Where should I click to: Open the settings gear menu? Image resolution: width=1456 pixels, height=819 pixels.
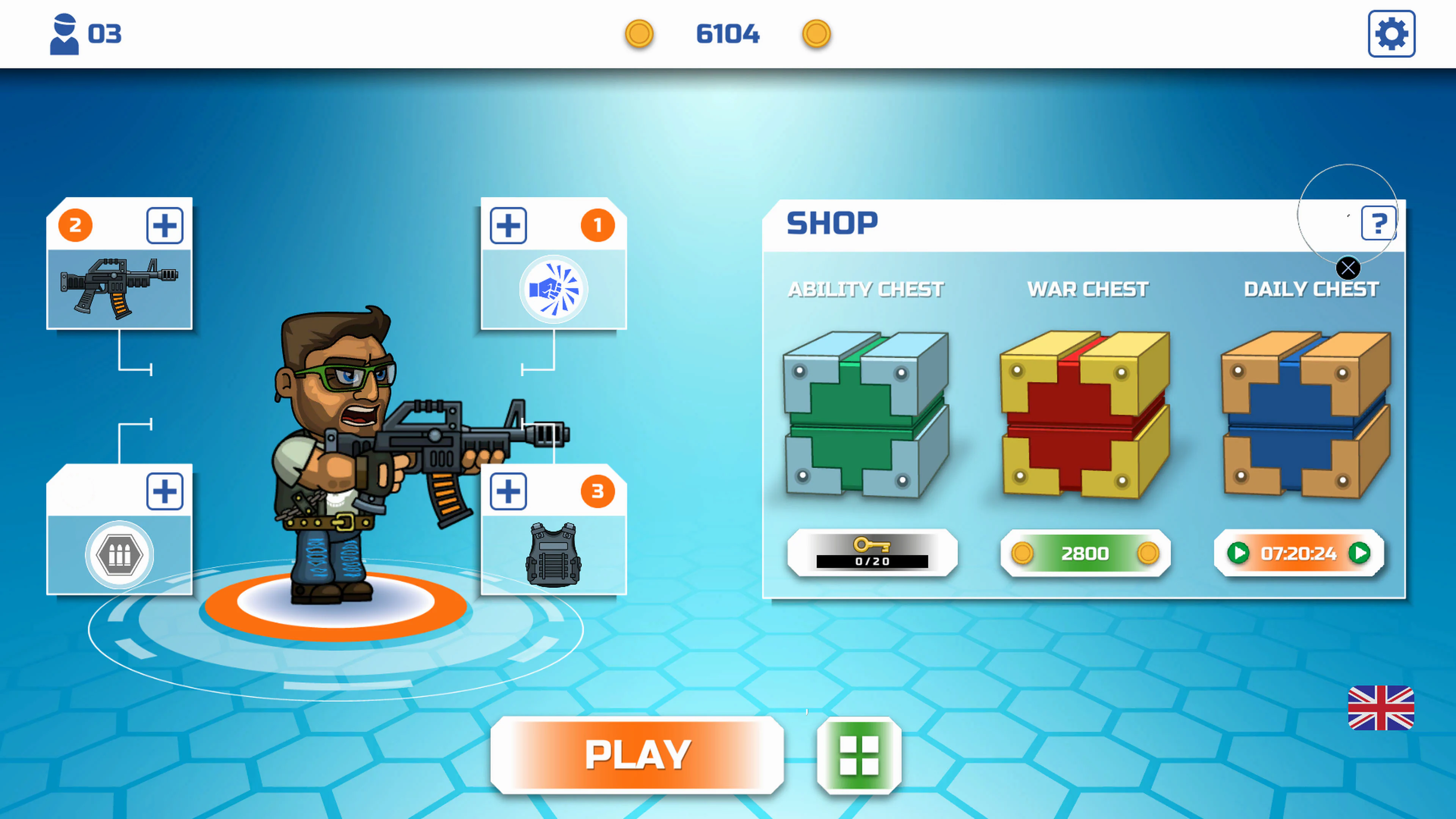pyautogui.click(x=1392, y=34)
